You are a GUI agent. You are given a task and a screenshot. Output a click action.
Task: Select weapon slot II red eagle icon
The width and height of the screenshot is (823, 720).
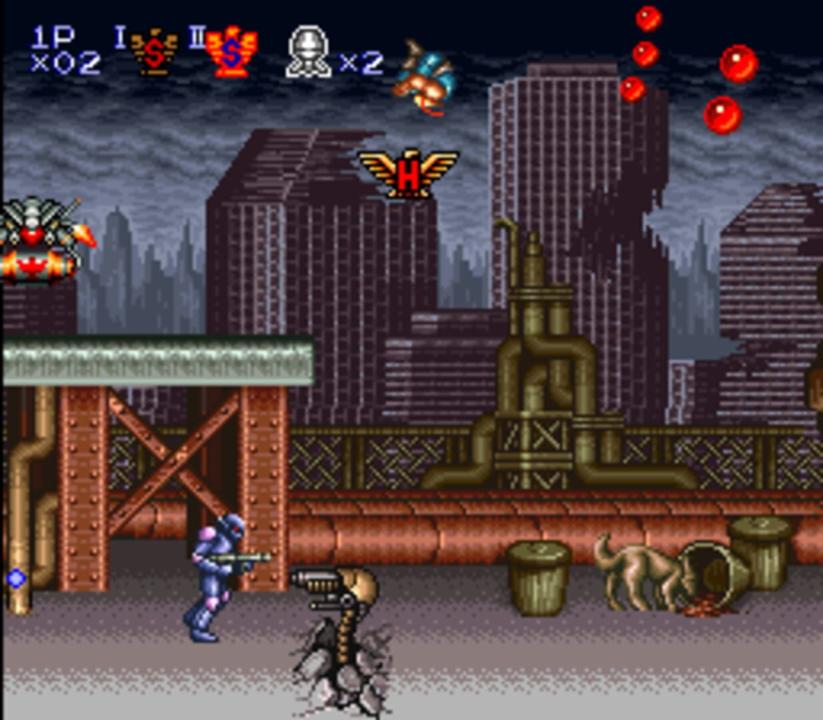pos(231,52)
